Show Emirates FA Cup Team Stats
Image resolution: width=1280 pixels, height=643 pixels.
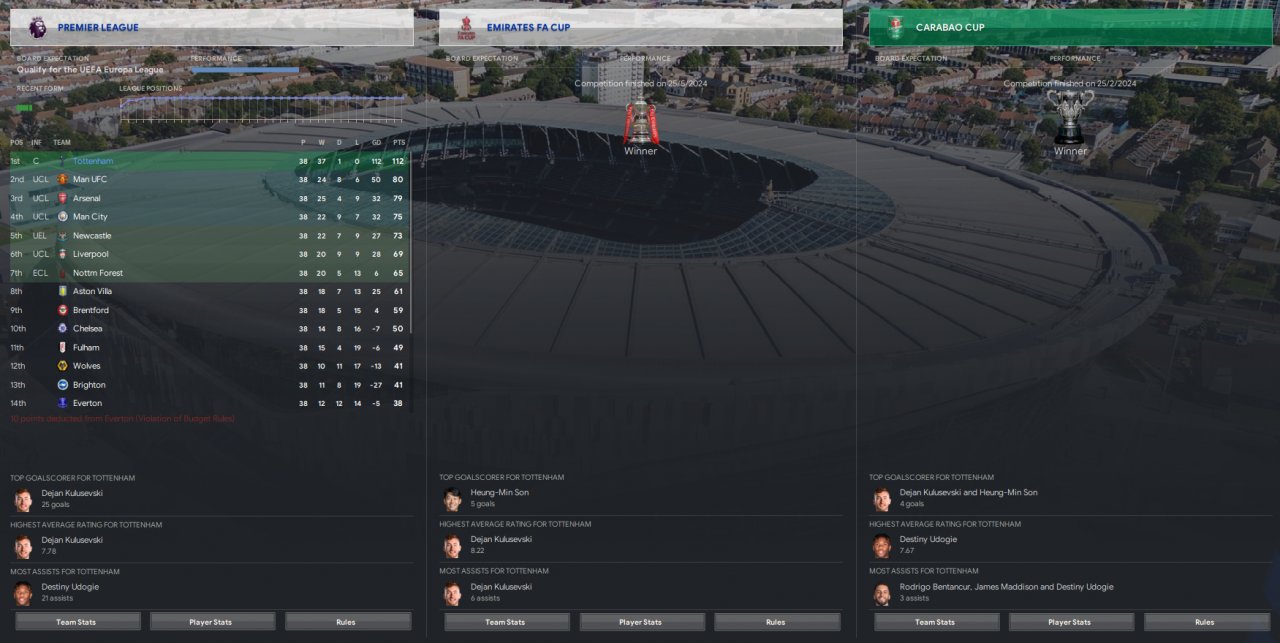506,622
